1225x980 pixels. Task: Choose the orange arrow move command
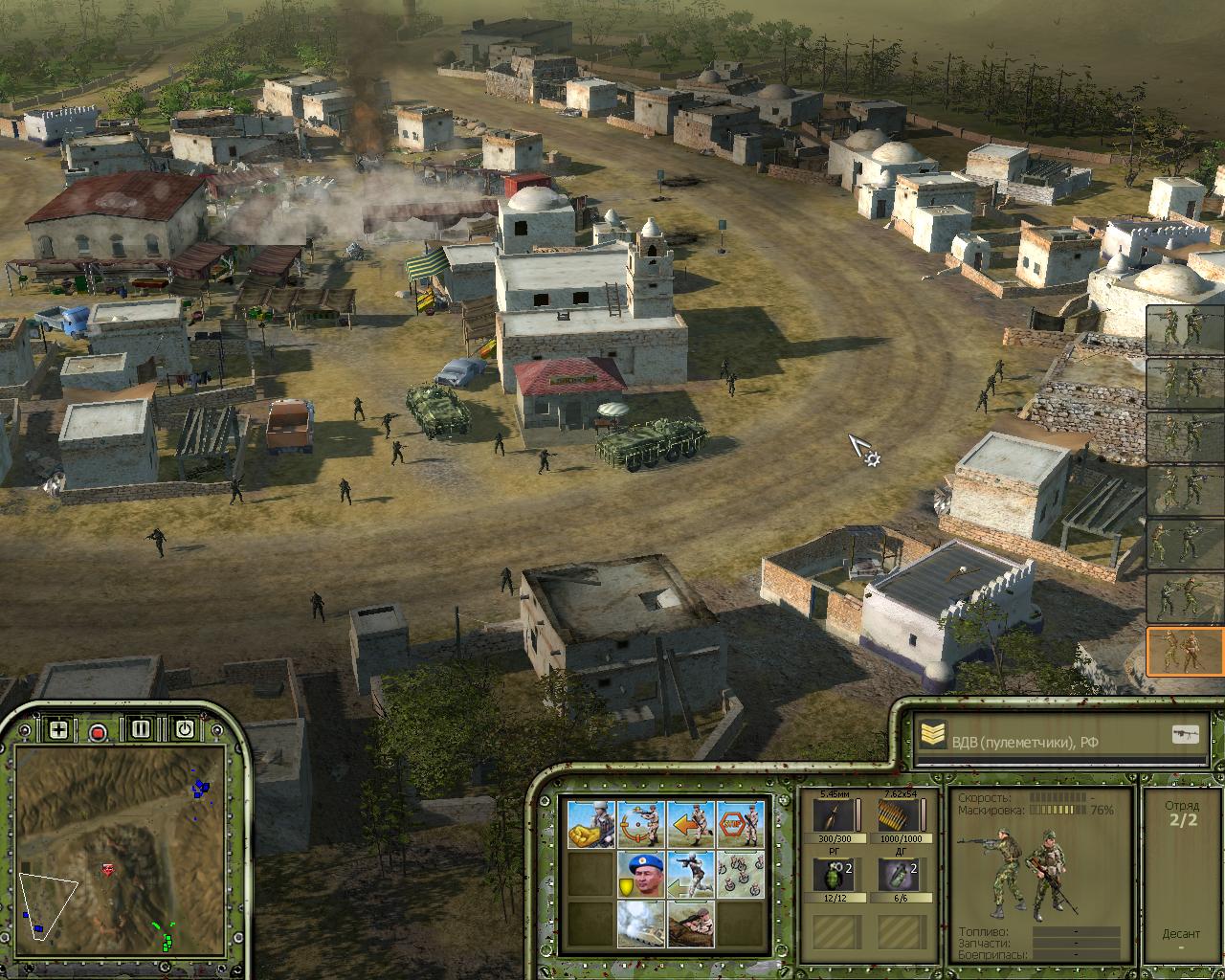pos(690,823)
